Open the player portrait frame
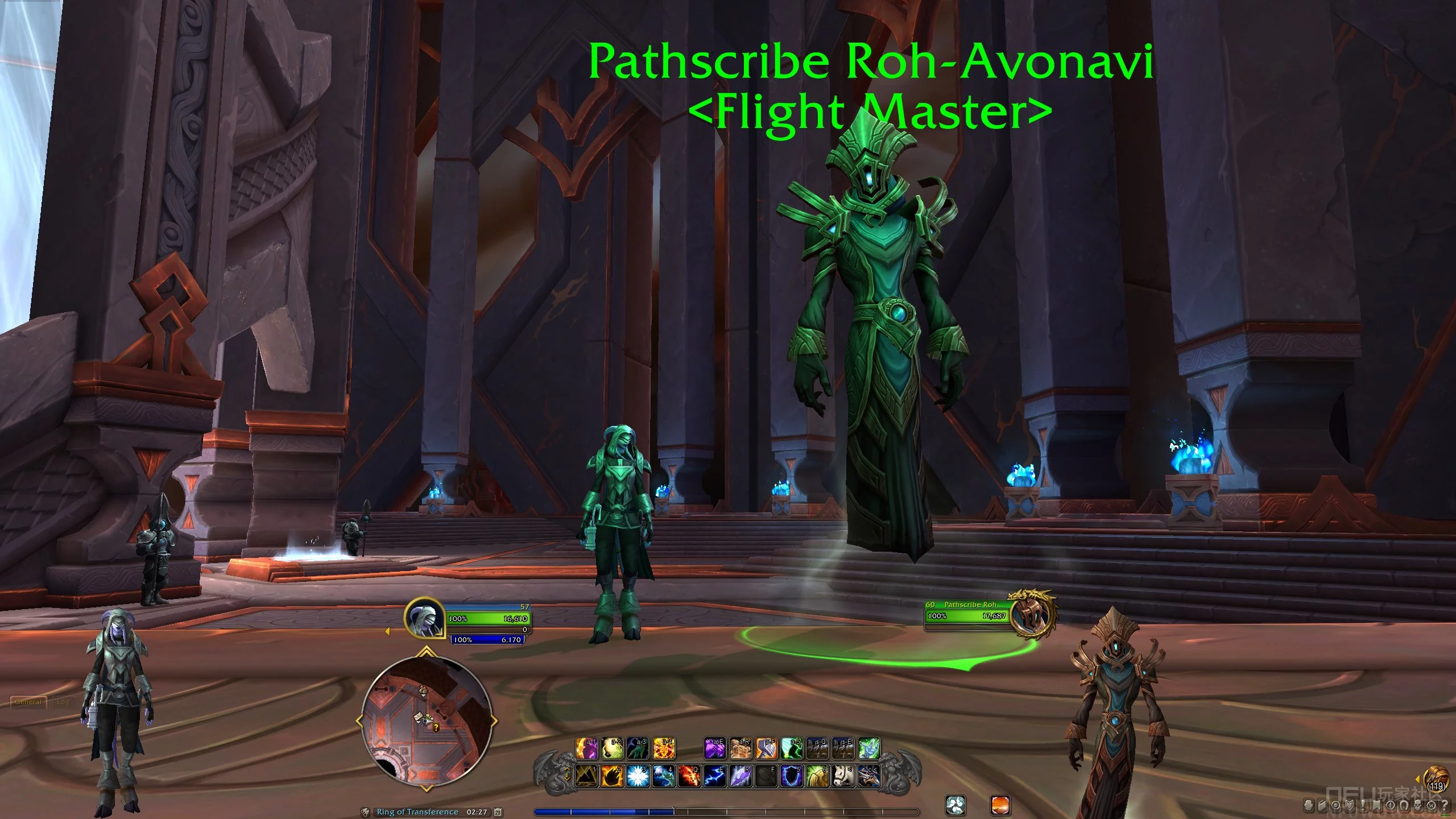The height and width of the screenshot is (819, 1456). 424,618
